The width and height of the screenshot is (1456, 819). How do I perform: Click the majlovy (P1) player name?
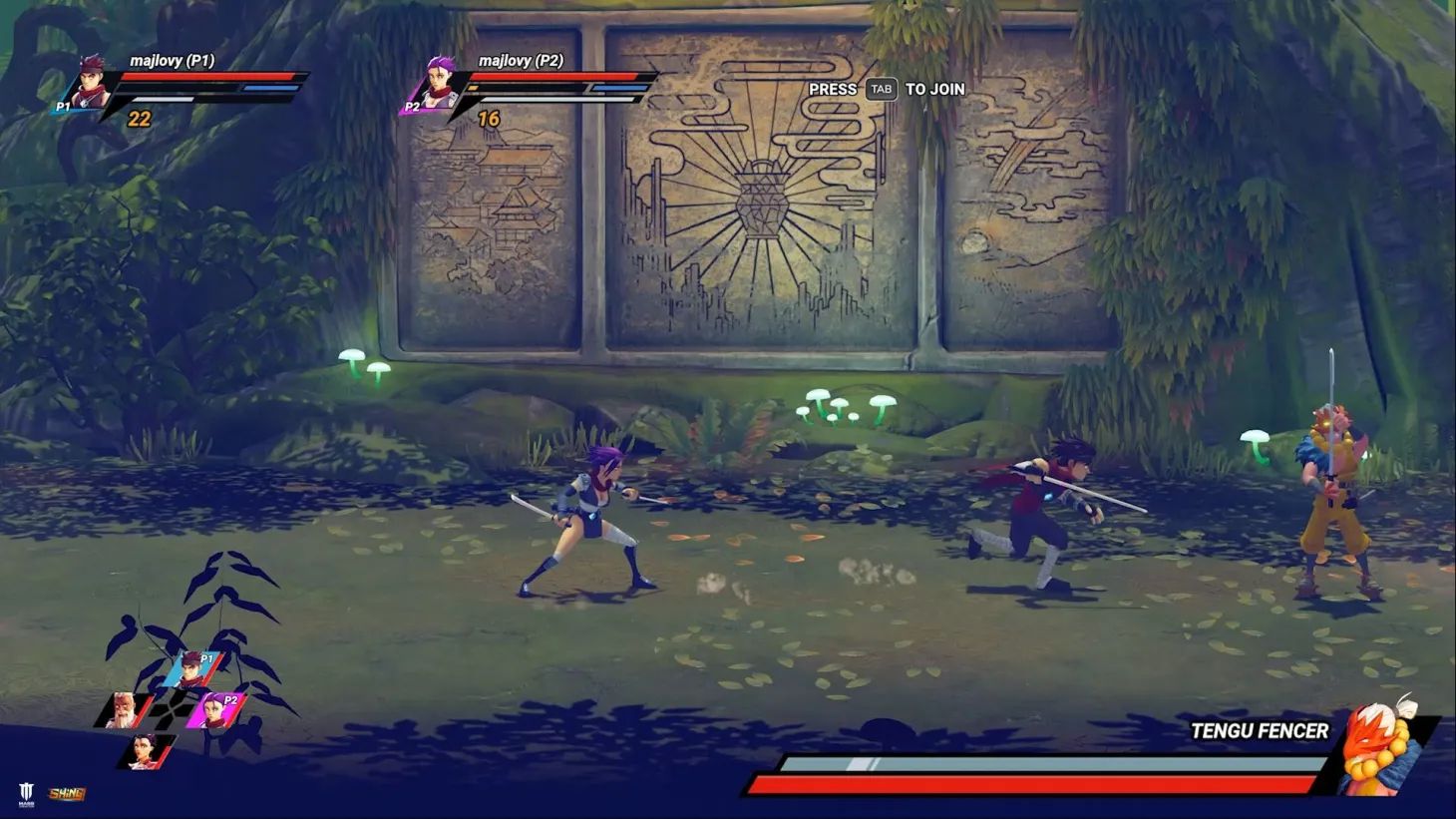click(x=173, y=60)
